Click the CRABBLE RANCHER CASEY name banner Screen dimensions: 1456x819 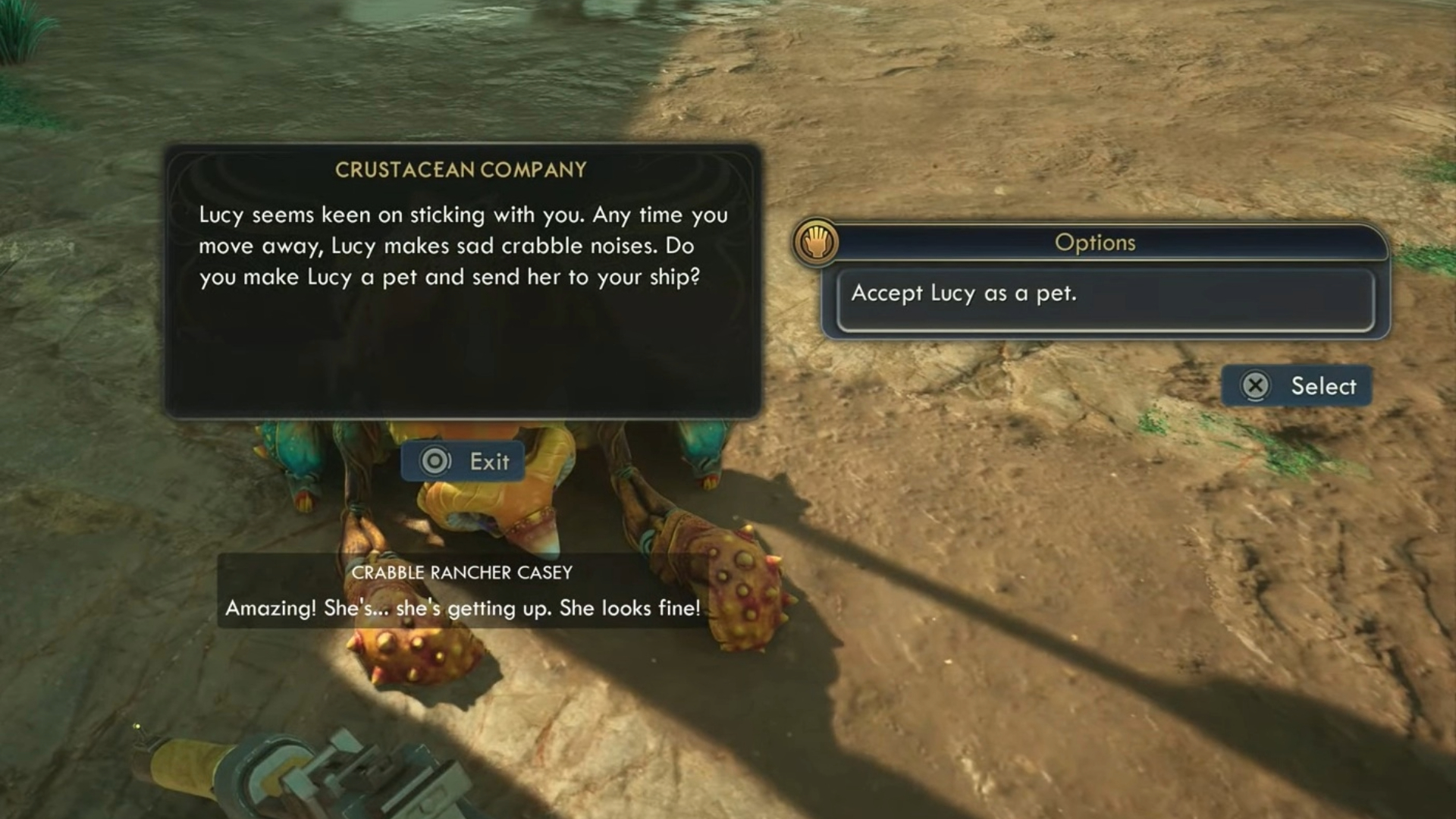coord(463,573)
